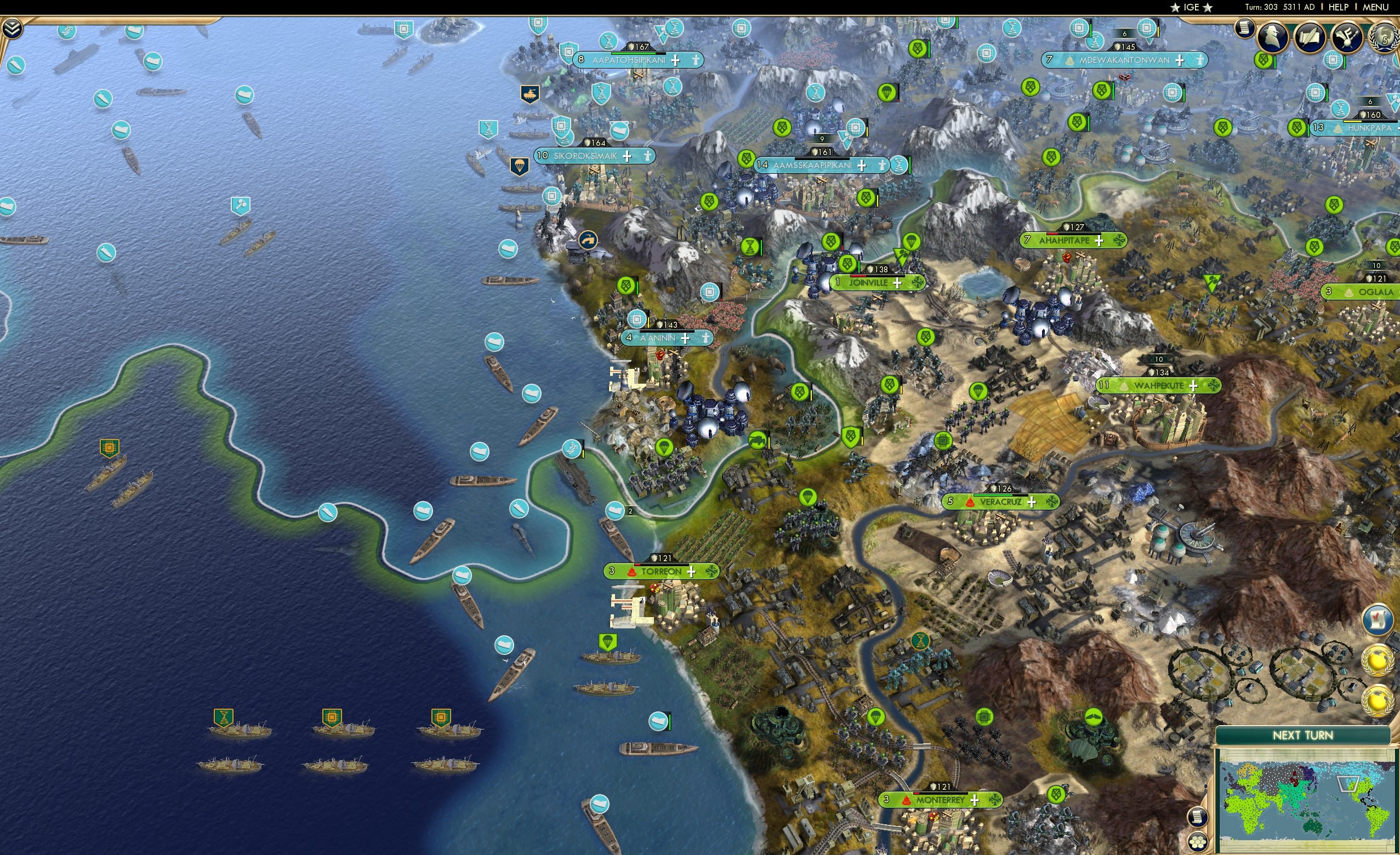Open HELP from the top bar

tap(1339, 7)
